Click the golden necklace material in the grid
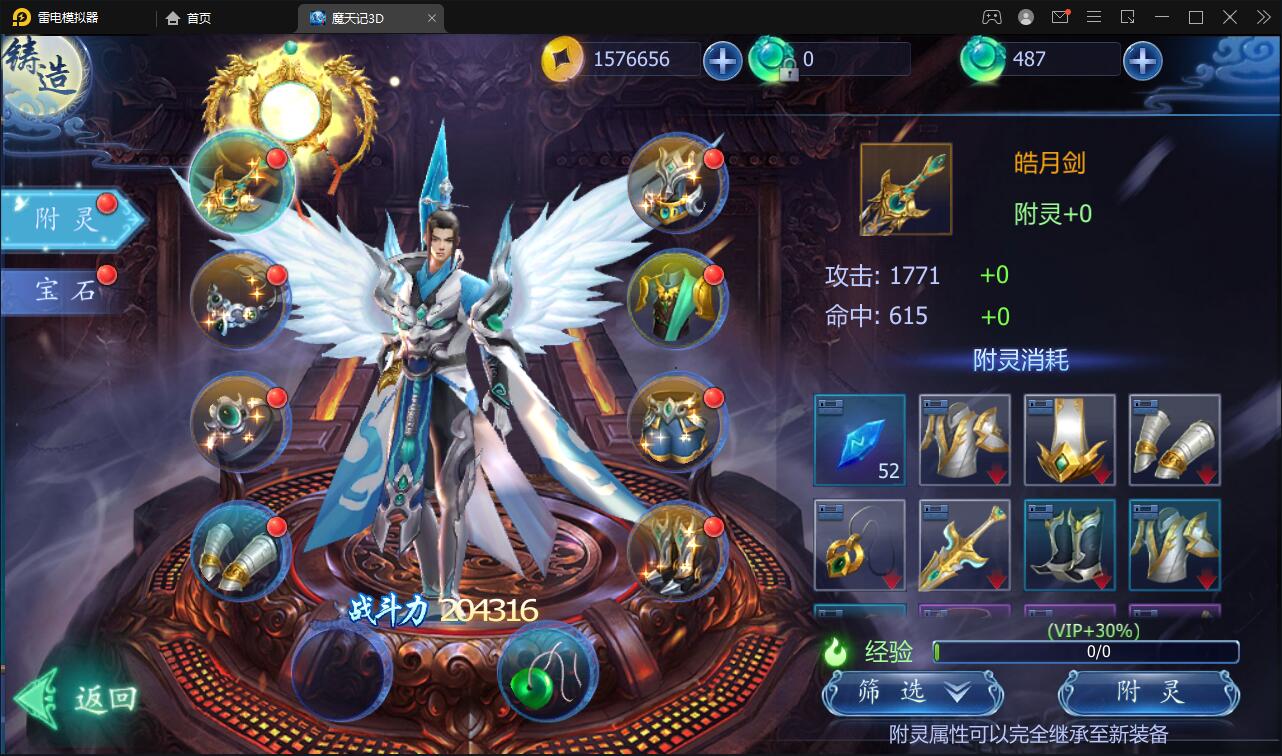This screenshot has width=1282, height=756. click(x=858, y=545)
